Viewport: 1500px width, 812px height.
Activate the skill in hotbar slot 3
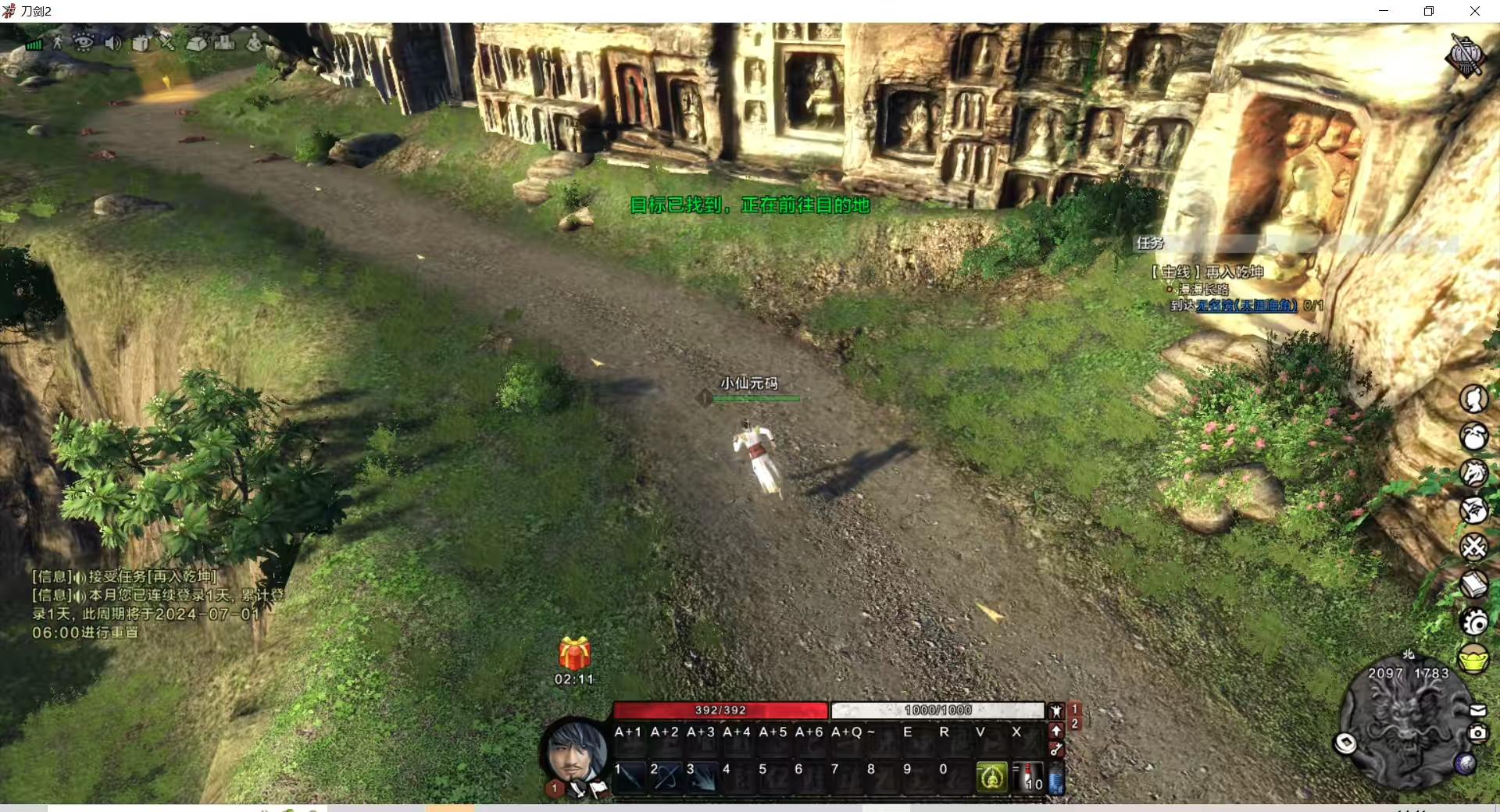702,777
